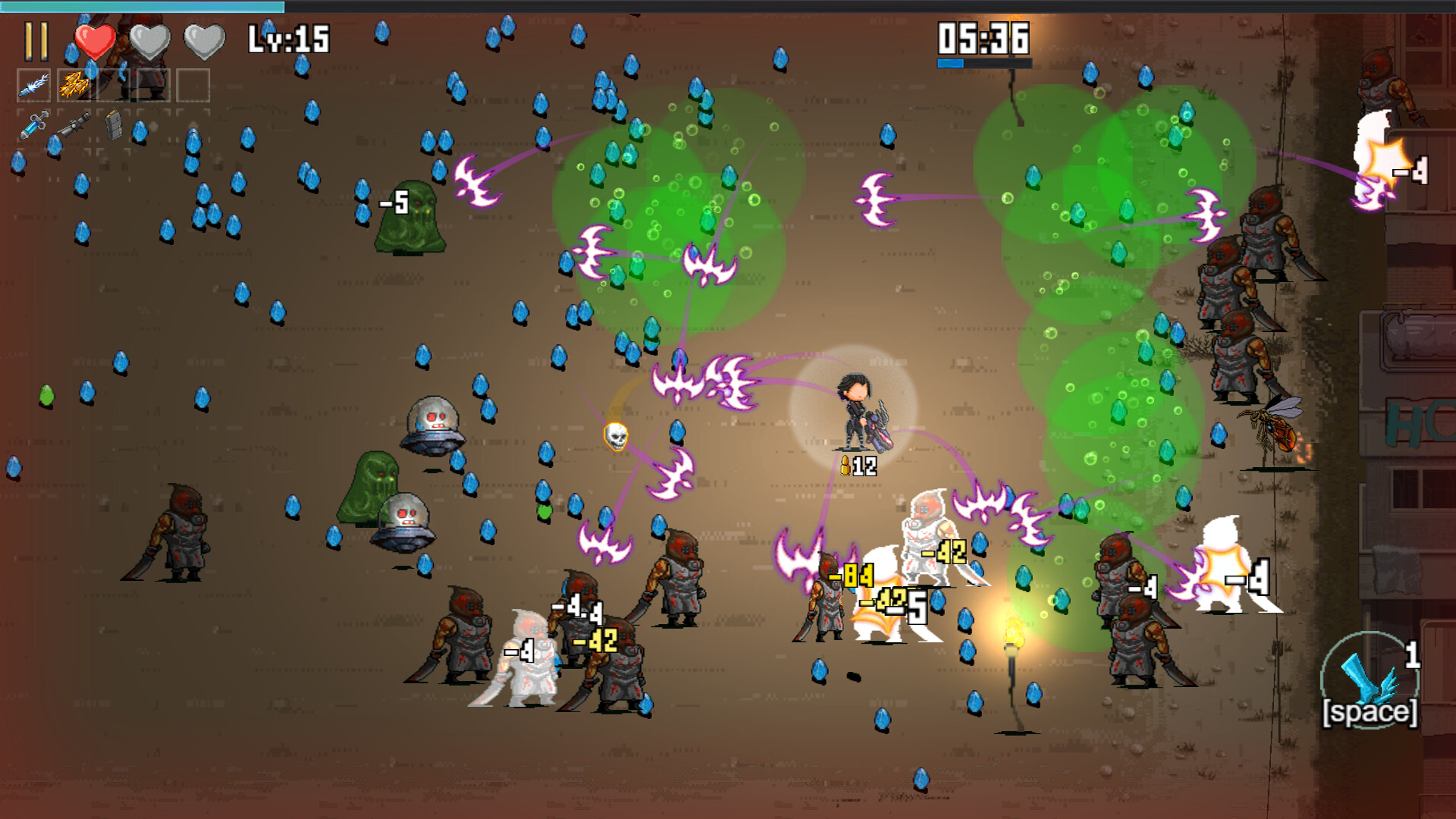
Task: Toggle the rightmost grey heart
Action: (203, 39)
